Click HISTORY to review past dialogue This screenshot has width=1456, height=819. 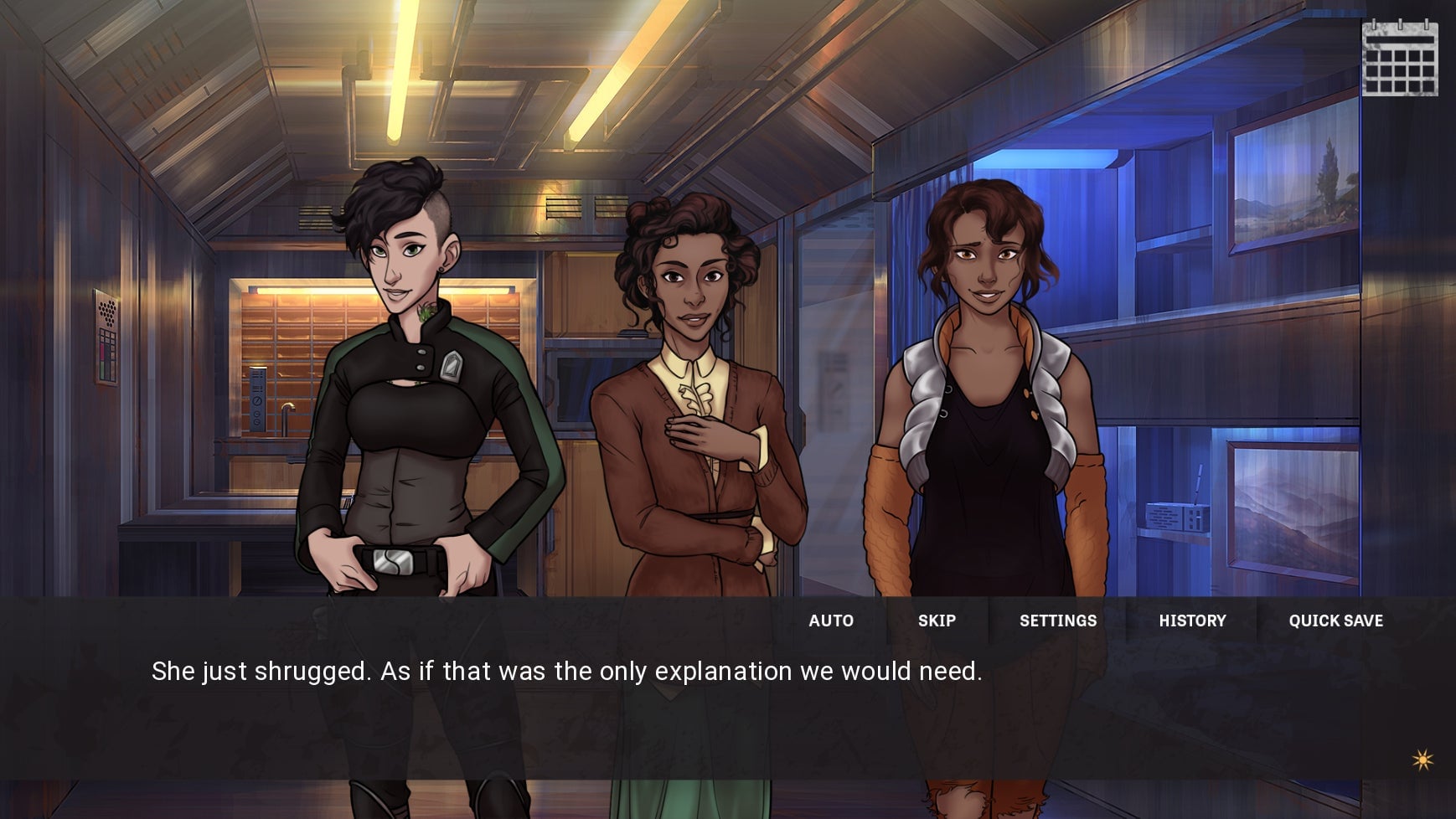coord(1192,621)
